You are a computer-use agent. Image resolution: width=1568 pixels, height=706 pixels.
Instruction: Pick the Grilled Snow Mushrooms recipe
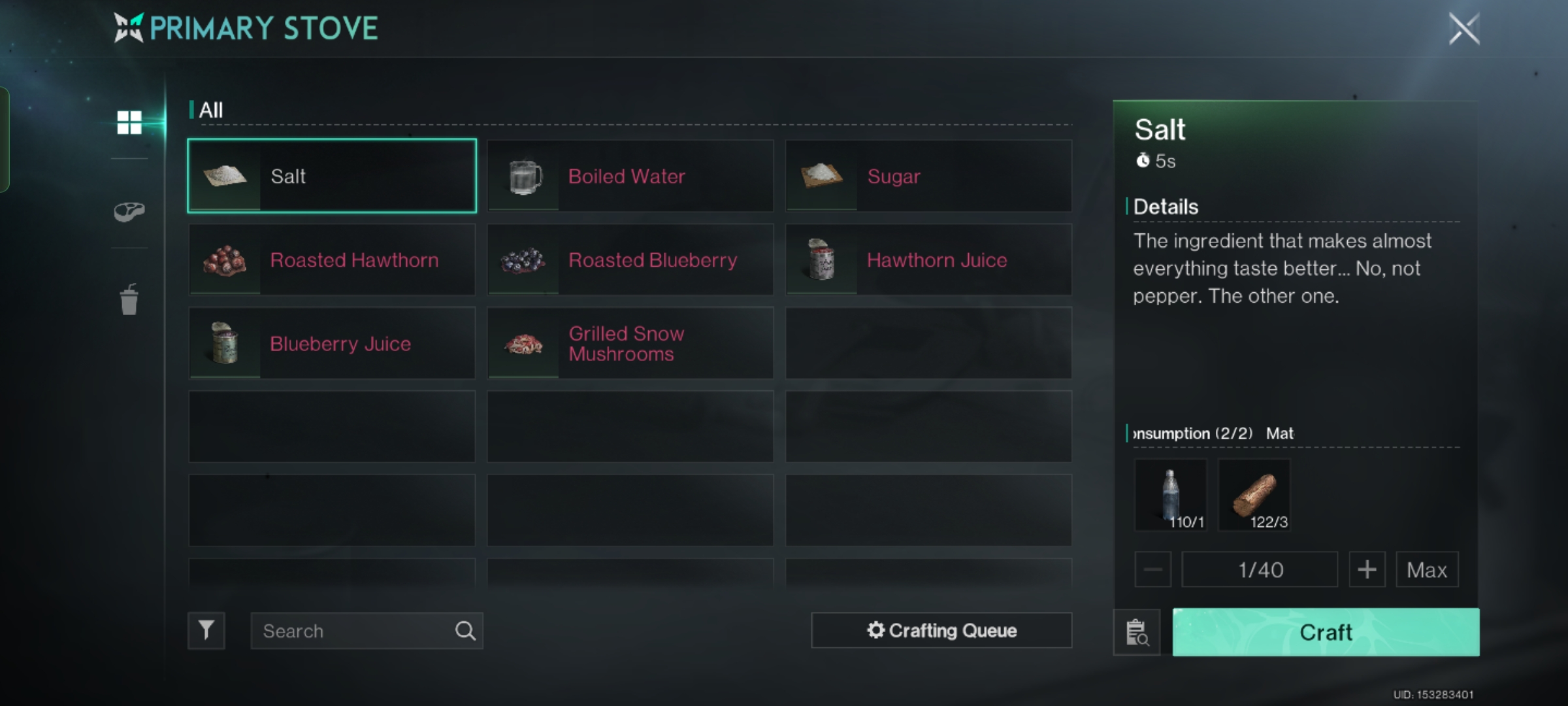(x=630, y=344)
